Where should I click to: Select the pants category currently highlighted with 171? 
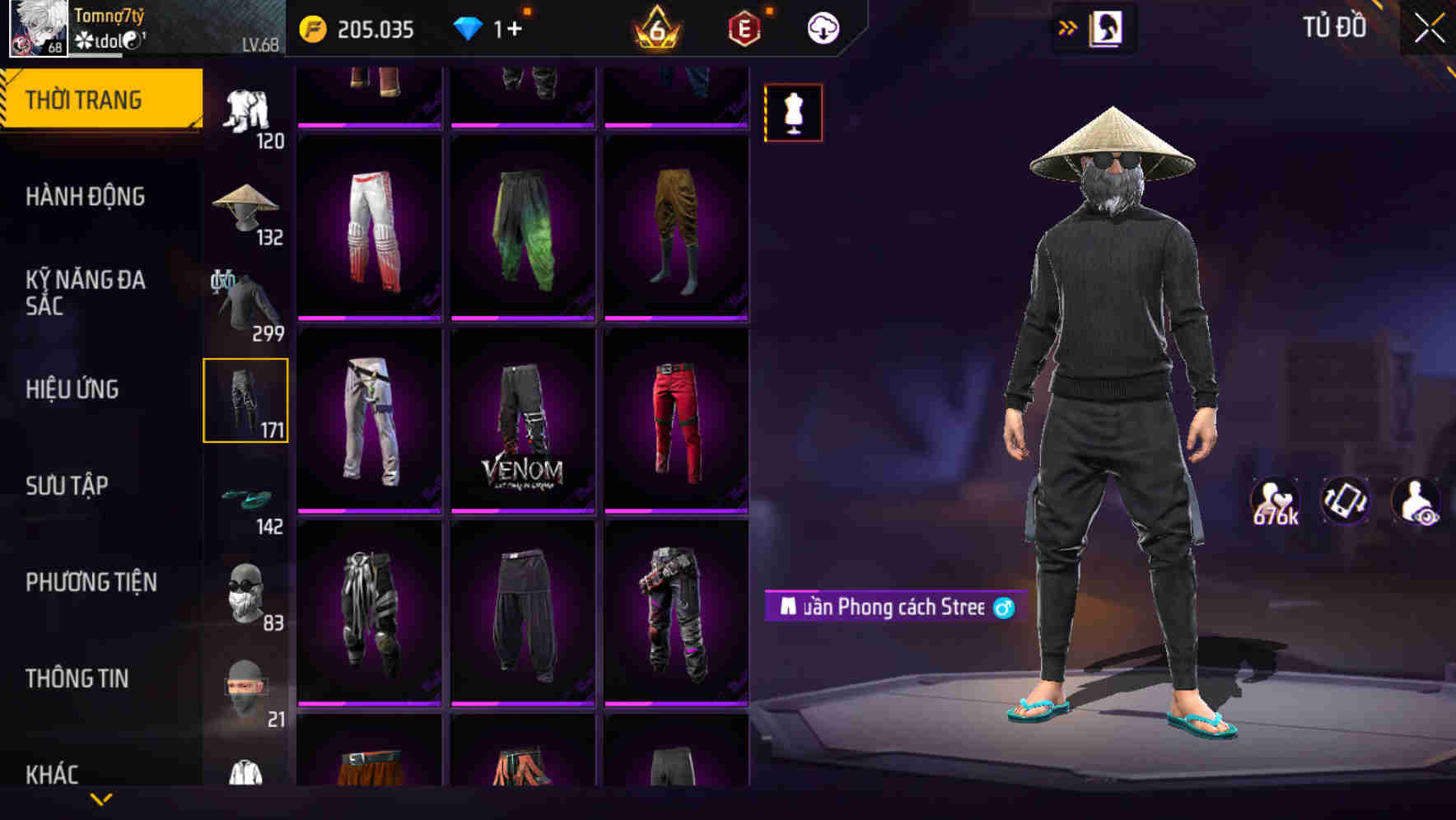(244, 399)
